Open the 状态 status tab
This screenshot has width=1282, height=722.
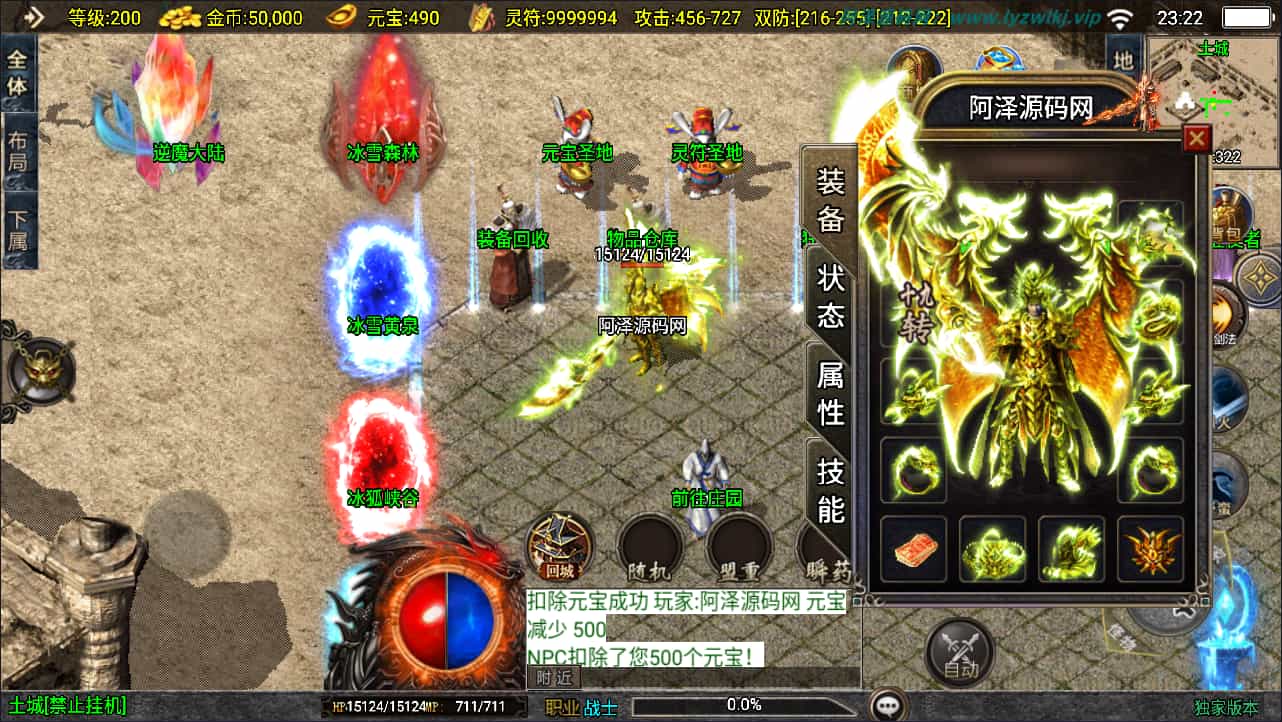click(x=831, y=296)
